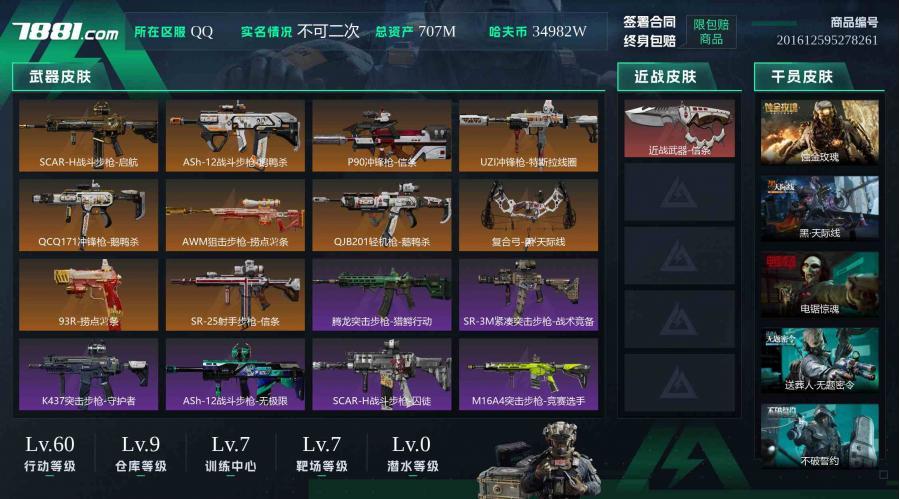Viewport: 900px width, 499px height.
Task: Select the QCQ171冲锋枪 skin tile
Action: point(88,214)
